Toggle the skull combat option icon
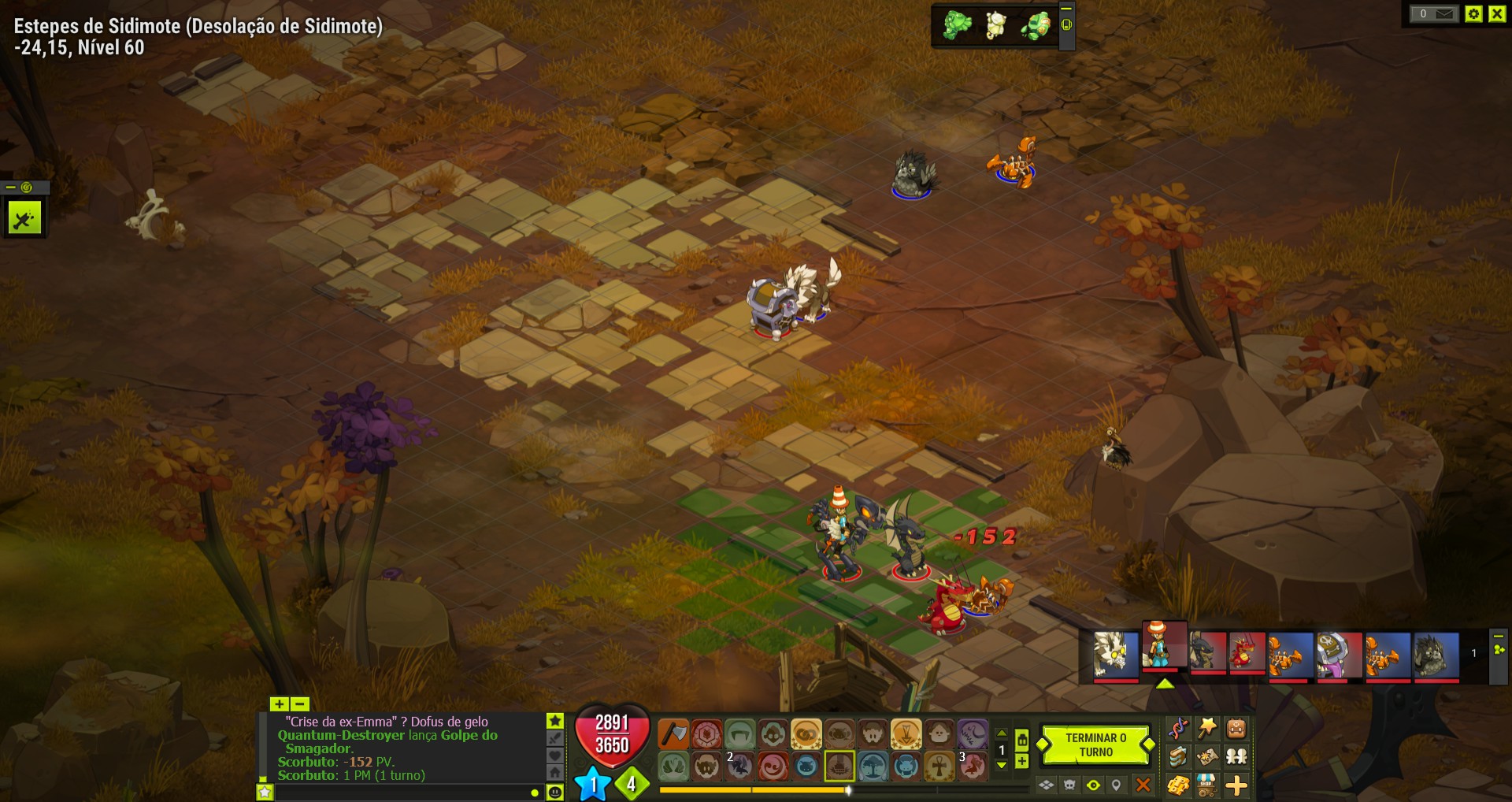This screenshot has width=1512, height=802. click(x=1069, y=785)
